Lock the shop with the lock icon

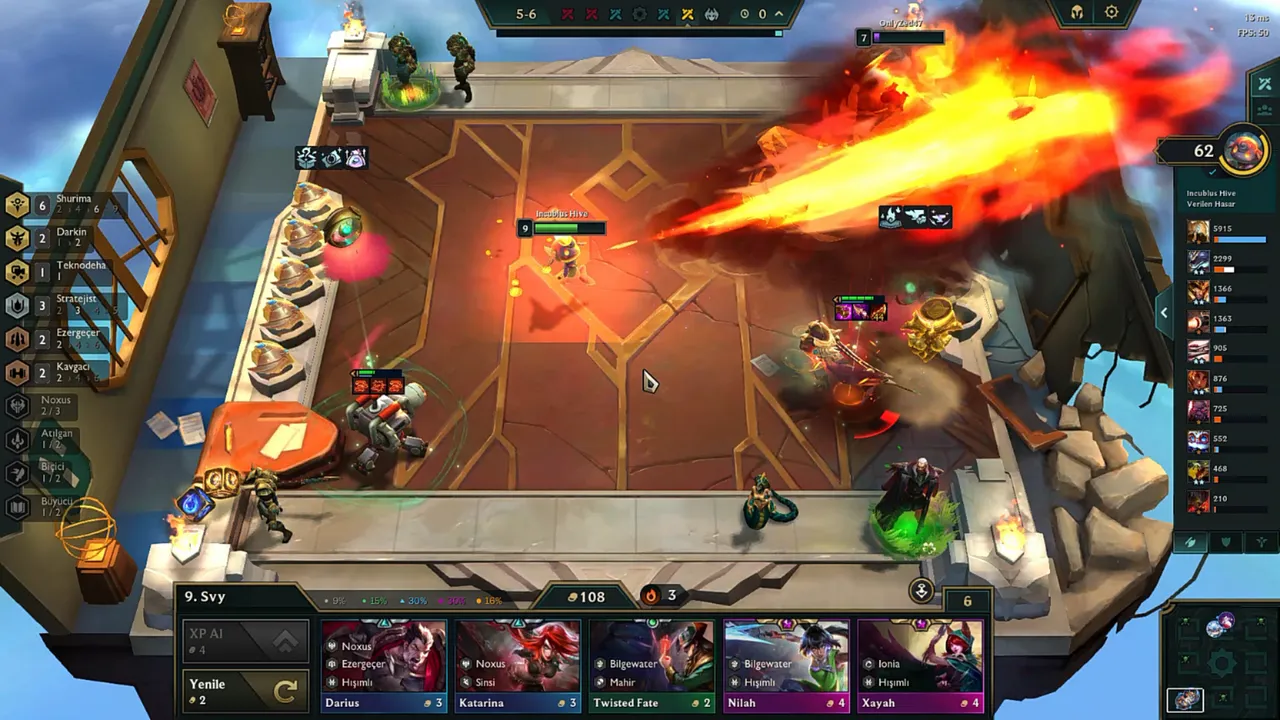[920, 590]
